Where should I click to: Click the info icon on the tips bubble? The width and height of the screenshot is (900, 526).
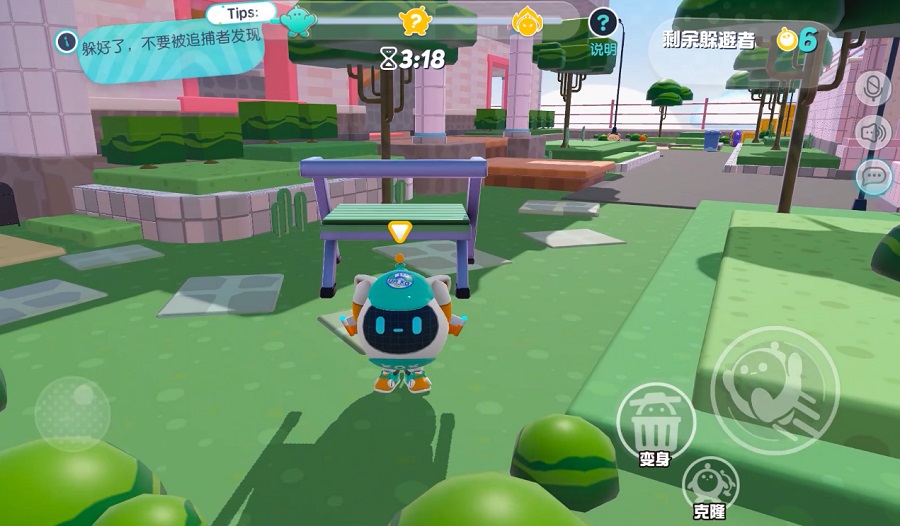click(x=67, y=42)
